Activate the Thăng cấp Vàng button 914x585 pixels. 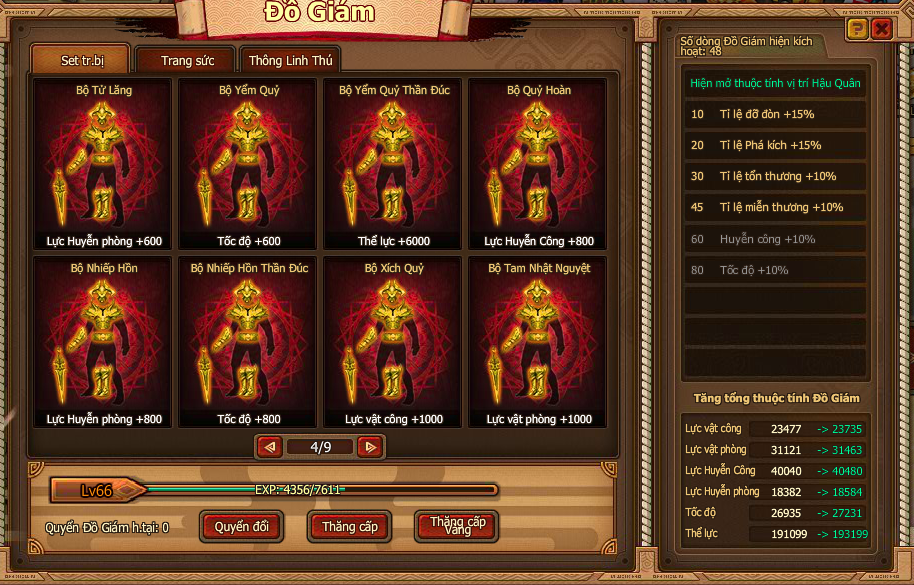pyautogui.click(x=457, y=526)
